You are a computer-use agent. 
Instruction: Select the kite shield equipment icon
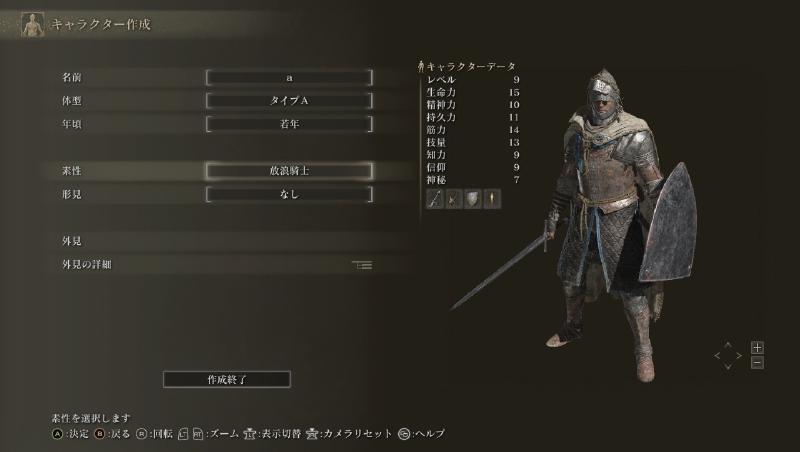click(473, 199)
